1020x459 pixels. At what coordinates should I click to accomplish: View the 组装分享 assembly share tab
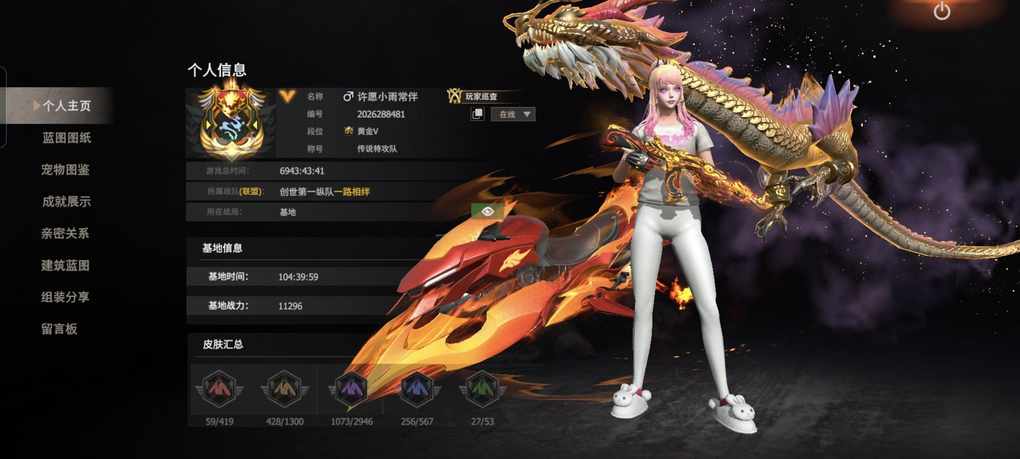pos(66,297)
